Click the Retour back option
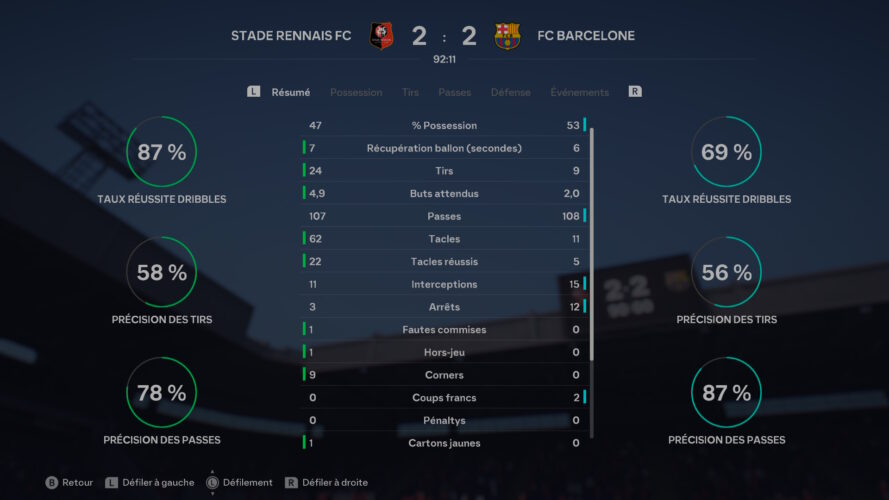889x500 pixels. [x=69, y=482]
